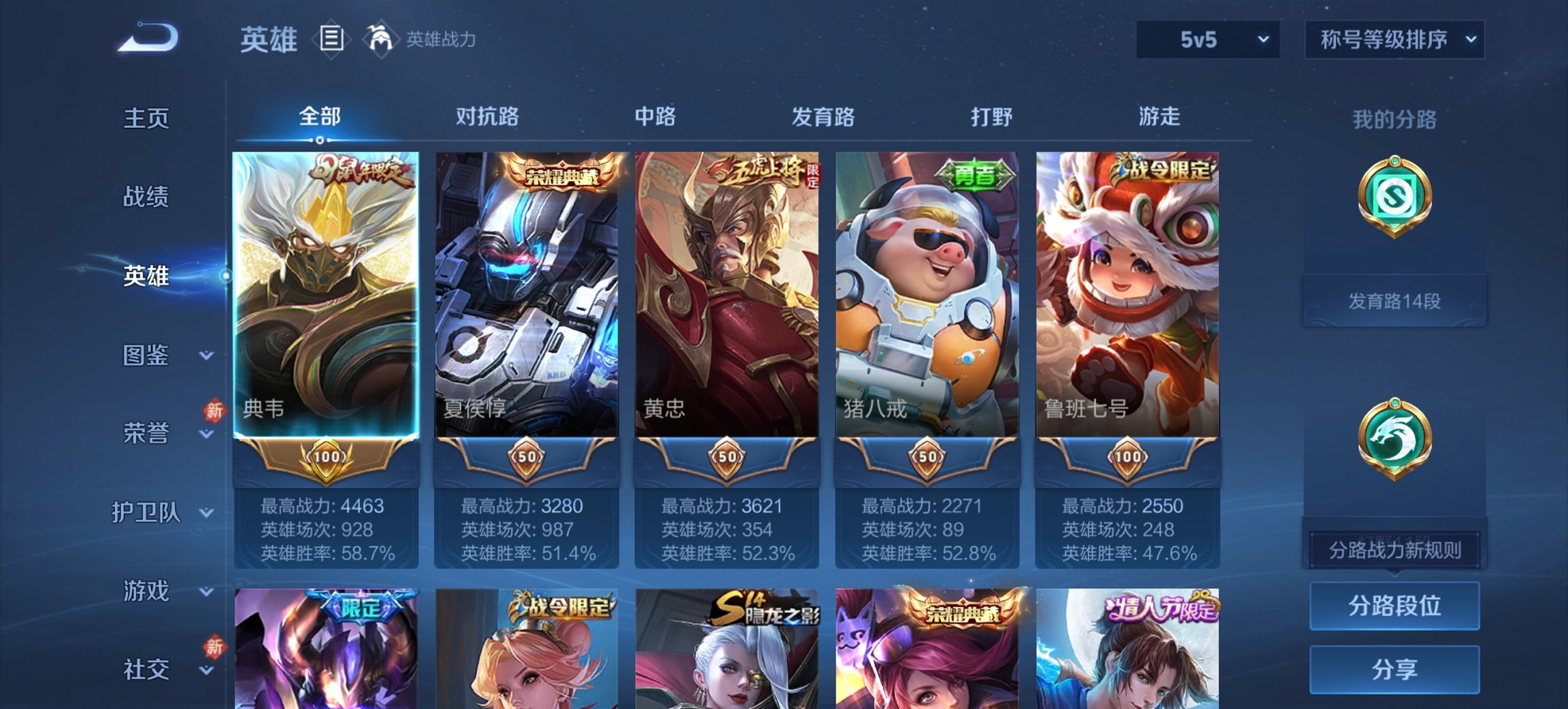Open the 5v5 mode dropdown
1568x709 pixels.
click(x=1207, y=39)
